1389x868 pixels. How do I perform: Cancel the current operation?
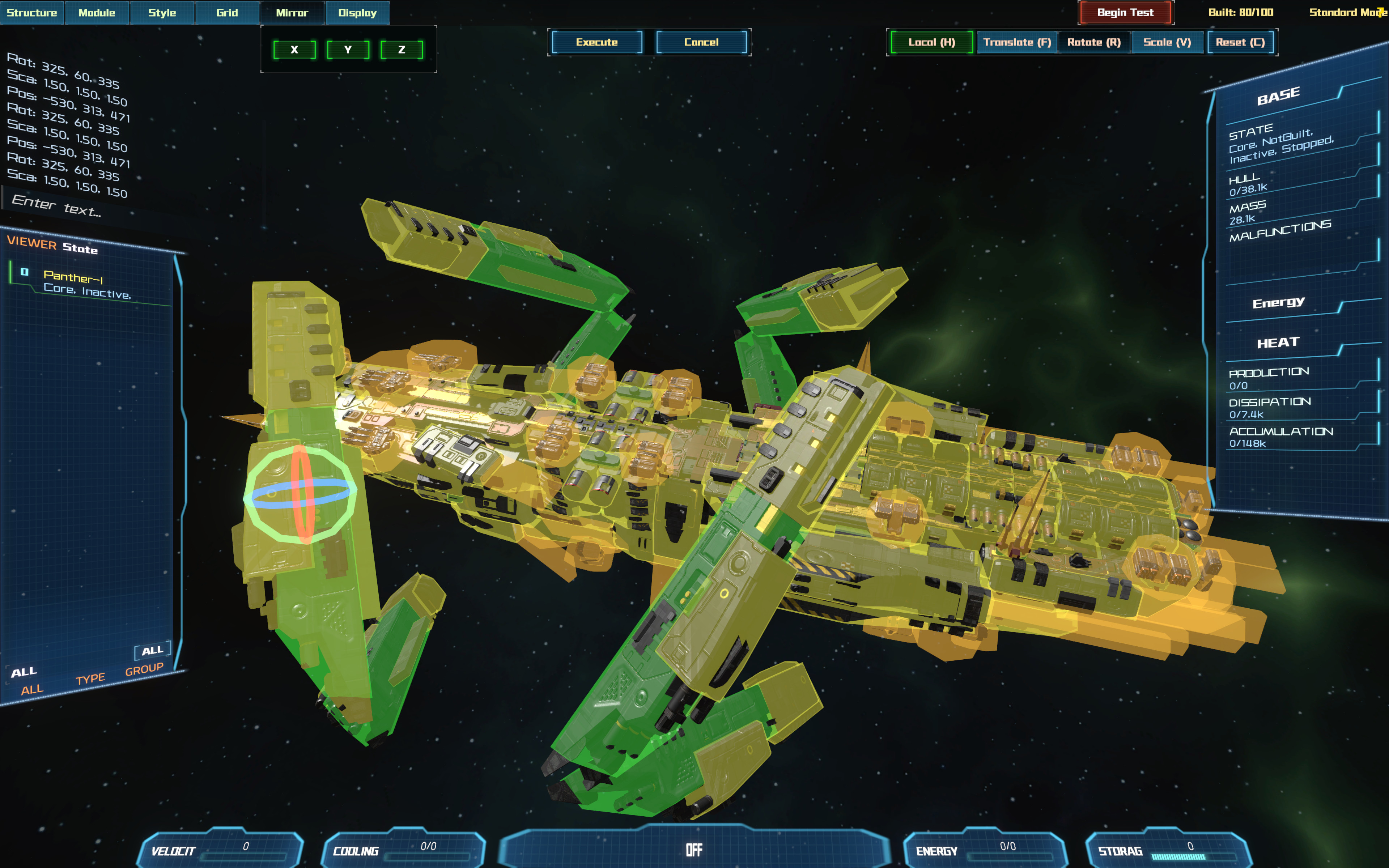point(701,42)
